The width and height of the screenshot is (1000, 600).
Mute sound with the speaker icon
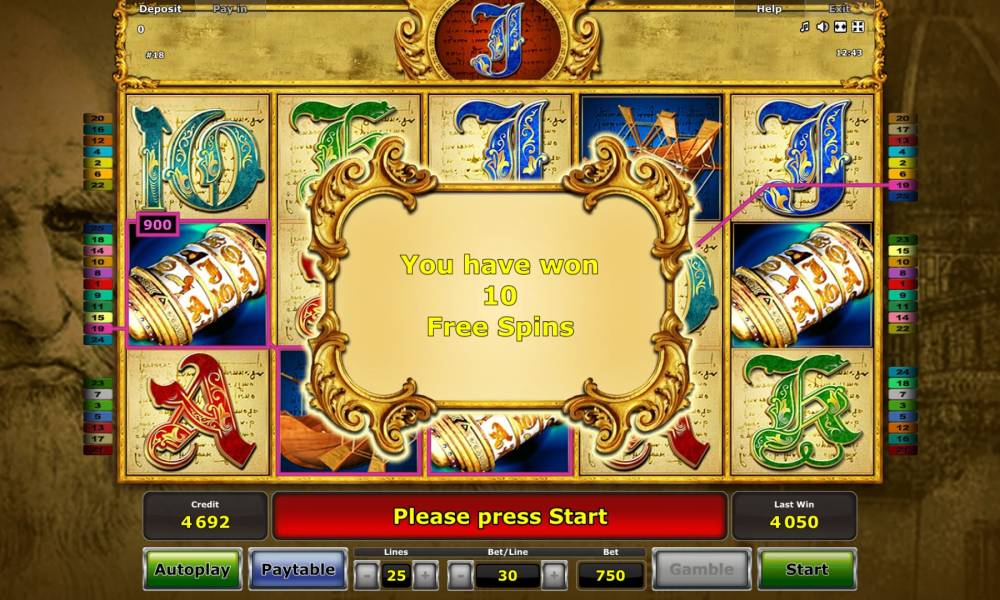click(822, 27)
